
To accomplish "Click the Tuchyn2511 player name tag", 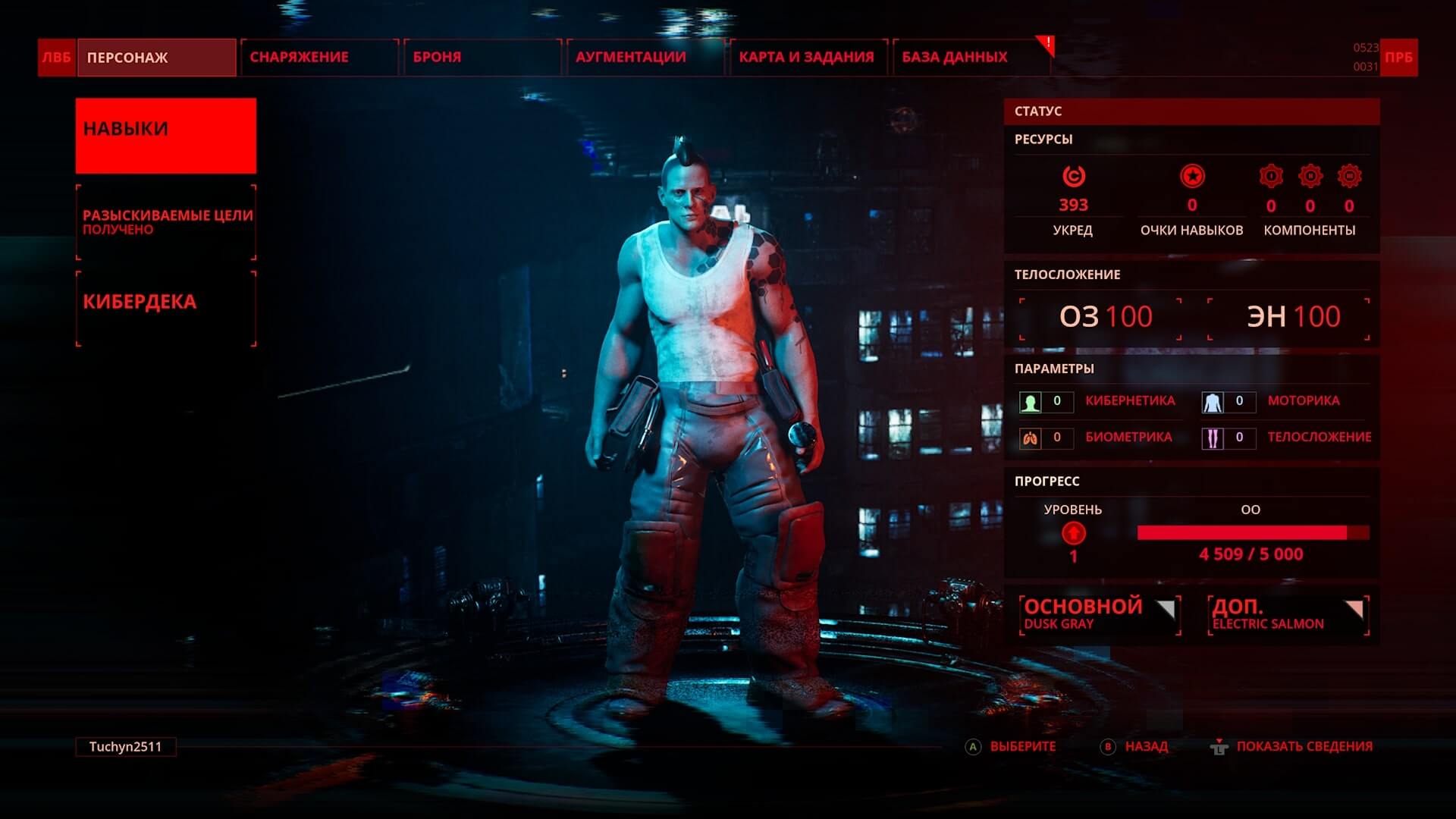I will tap(126, 747).
